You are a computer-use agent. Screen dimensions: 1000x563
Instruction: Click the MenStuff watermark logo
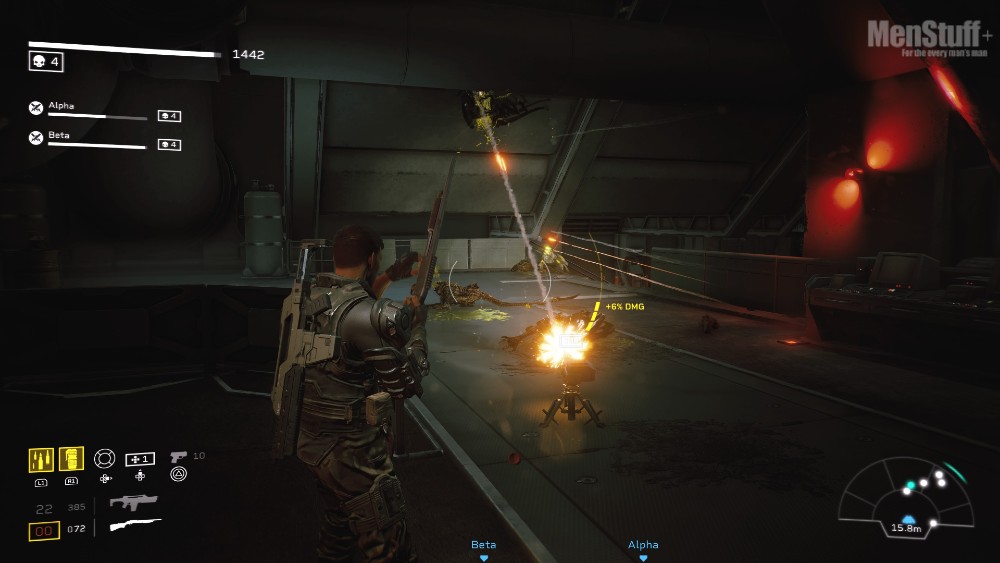point(930,37)
